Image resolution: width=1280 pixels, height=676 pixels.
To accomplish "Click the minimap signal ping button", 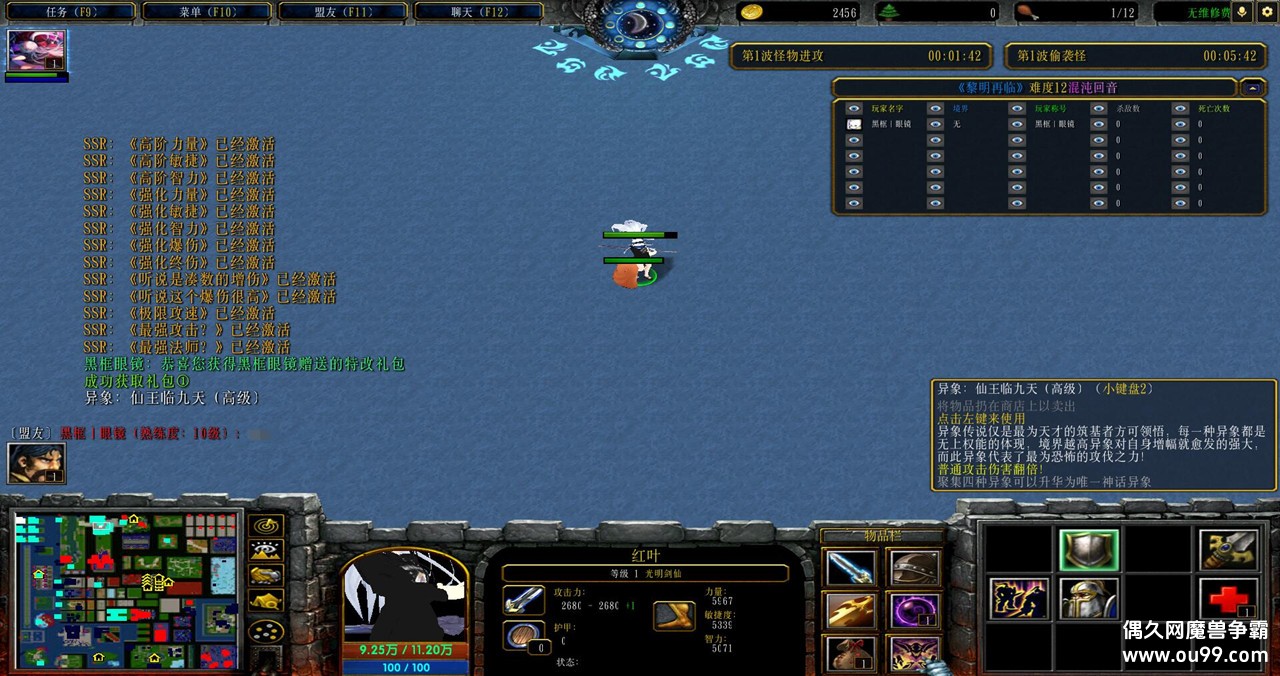I will 266,526.
